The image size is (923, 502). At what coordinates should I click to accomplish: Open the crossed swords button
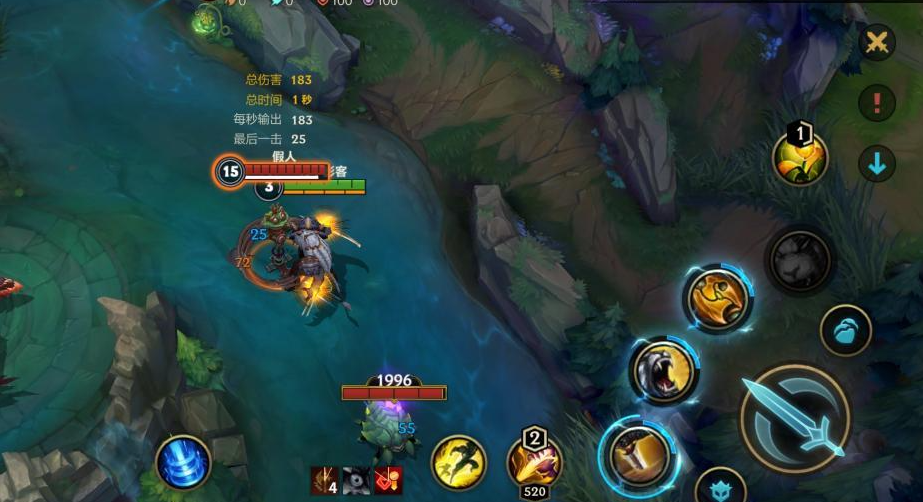coord(877,42)
